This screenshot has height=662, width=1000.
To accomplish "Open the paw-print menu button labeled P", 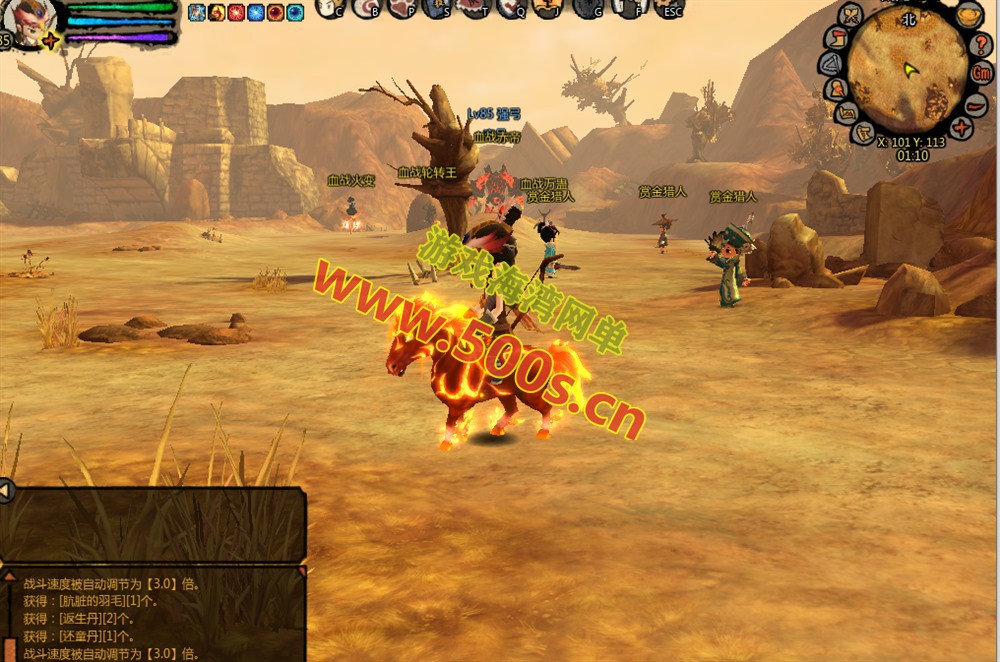I will point(402,9).
